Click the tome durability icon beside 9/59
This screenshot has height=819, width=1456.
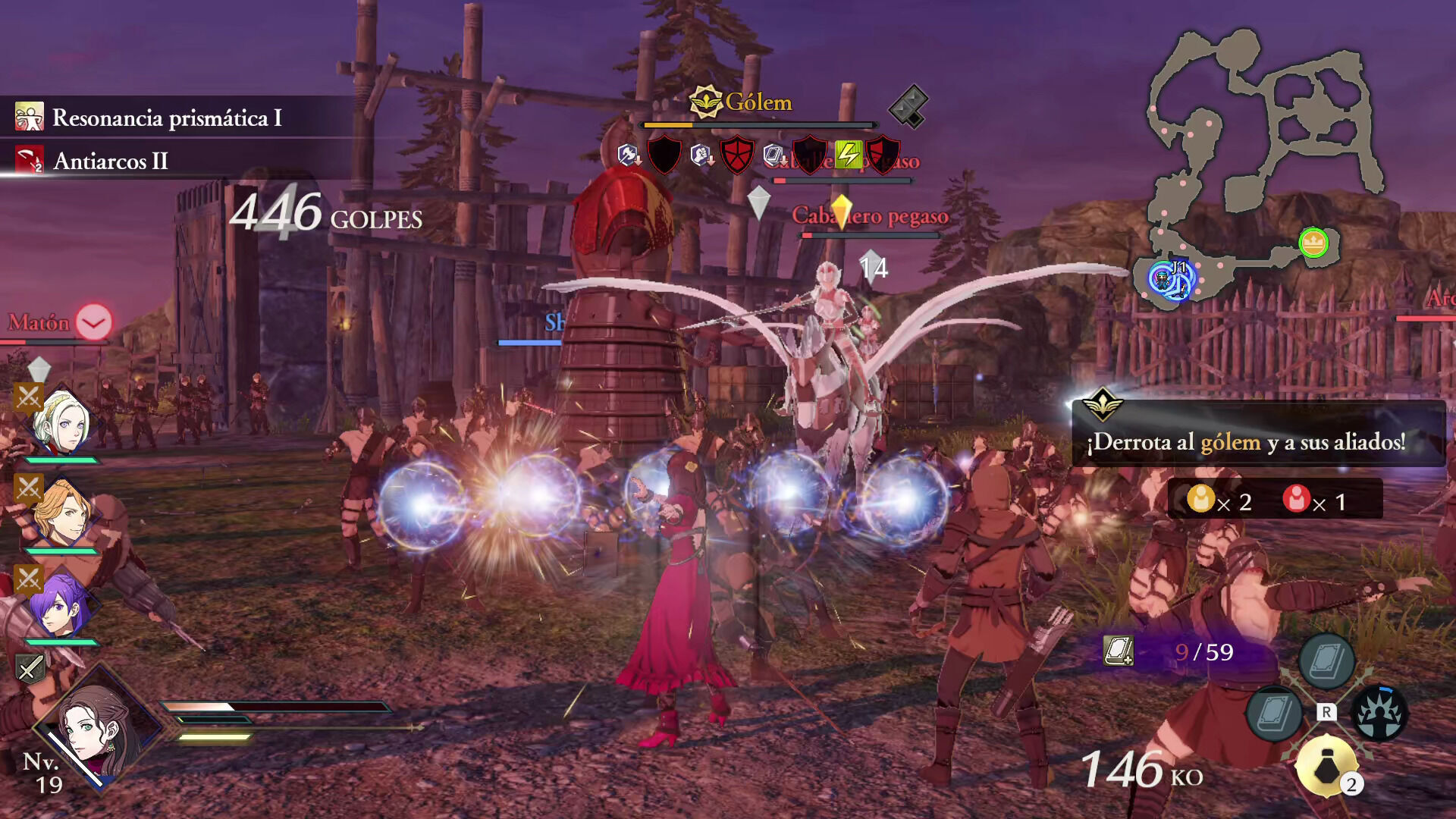[1118, 651]
